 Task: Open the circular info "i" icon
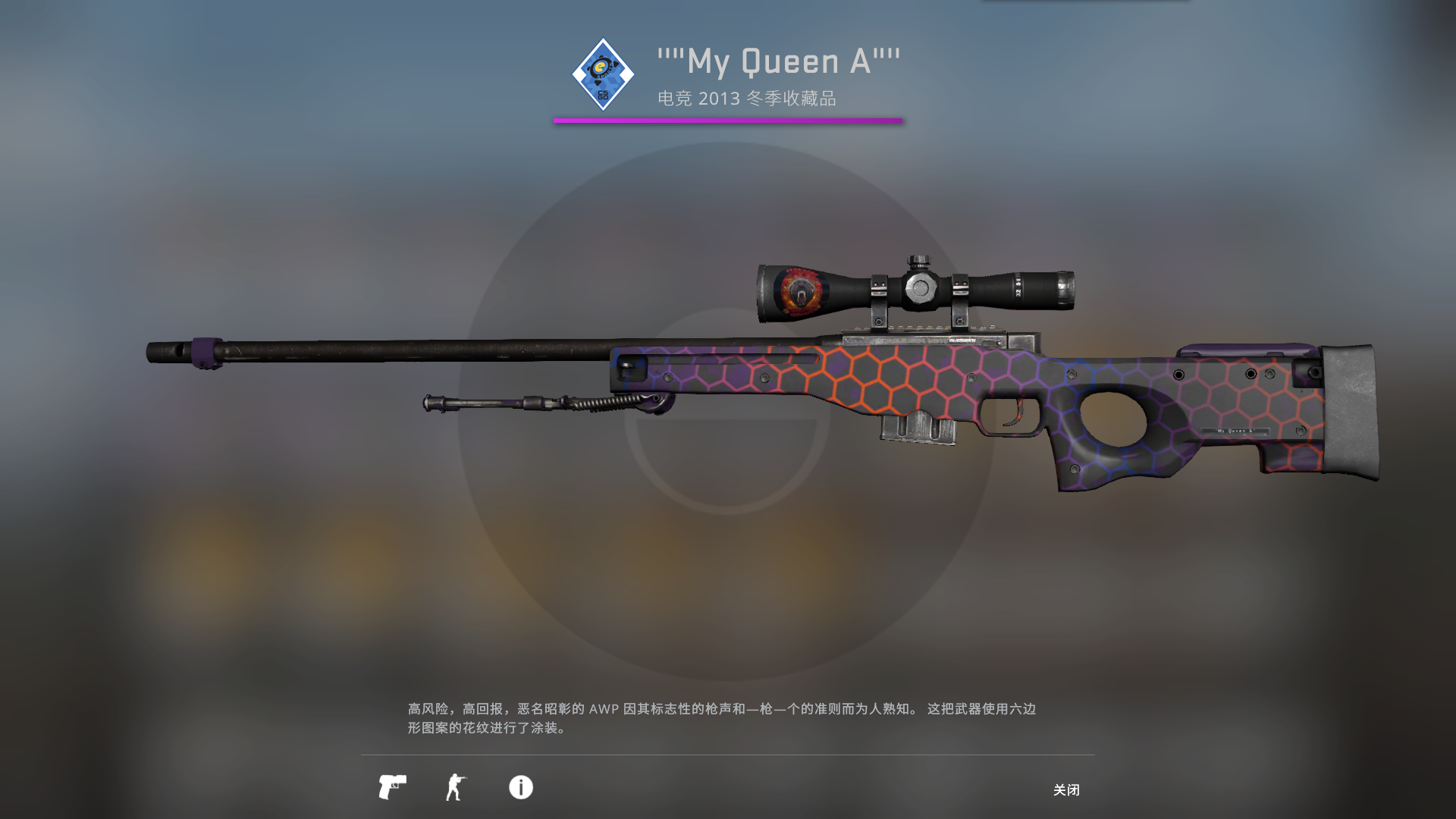click(519, 788)
